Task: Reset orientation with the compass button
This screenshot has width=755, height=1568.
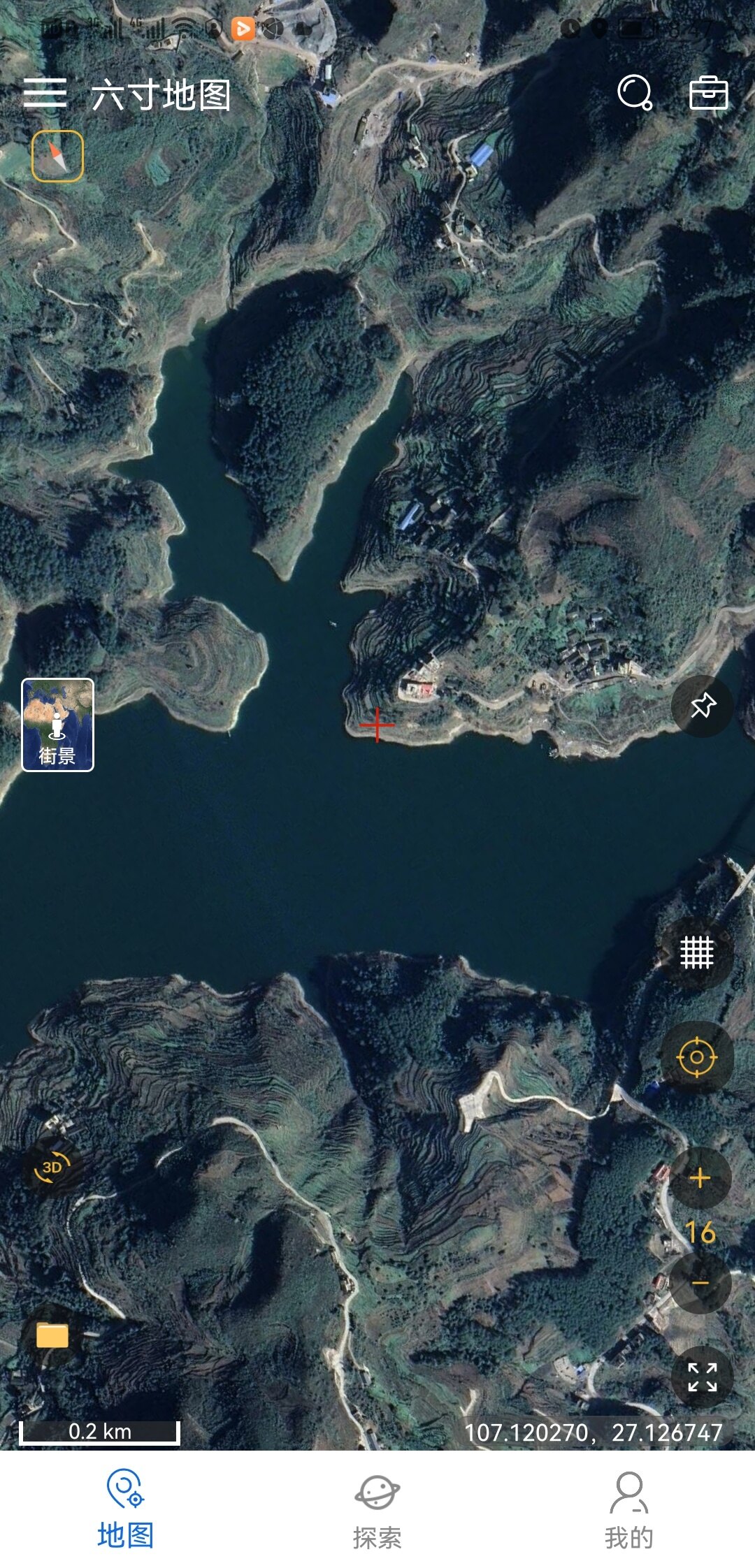Action: [57, 156]
